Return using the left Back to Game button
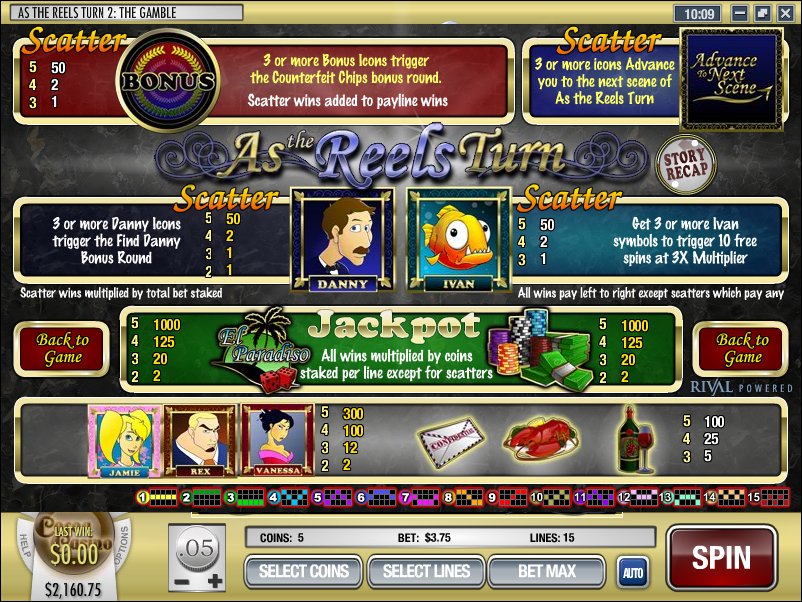 pyautogui.click(x=63, y=349)
